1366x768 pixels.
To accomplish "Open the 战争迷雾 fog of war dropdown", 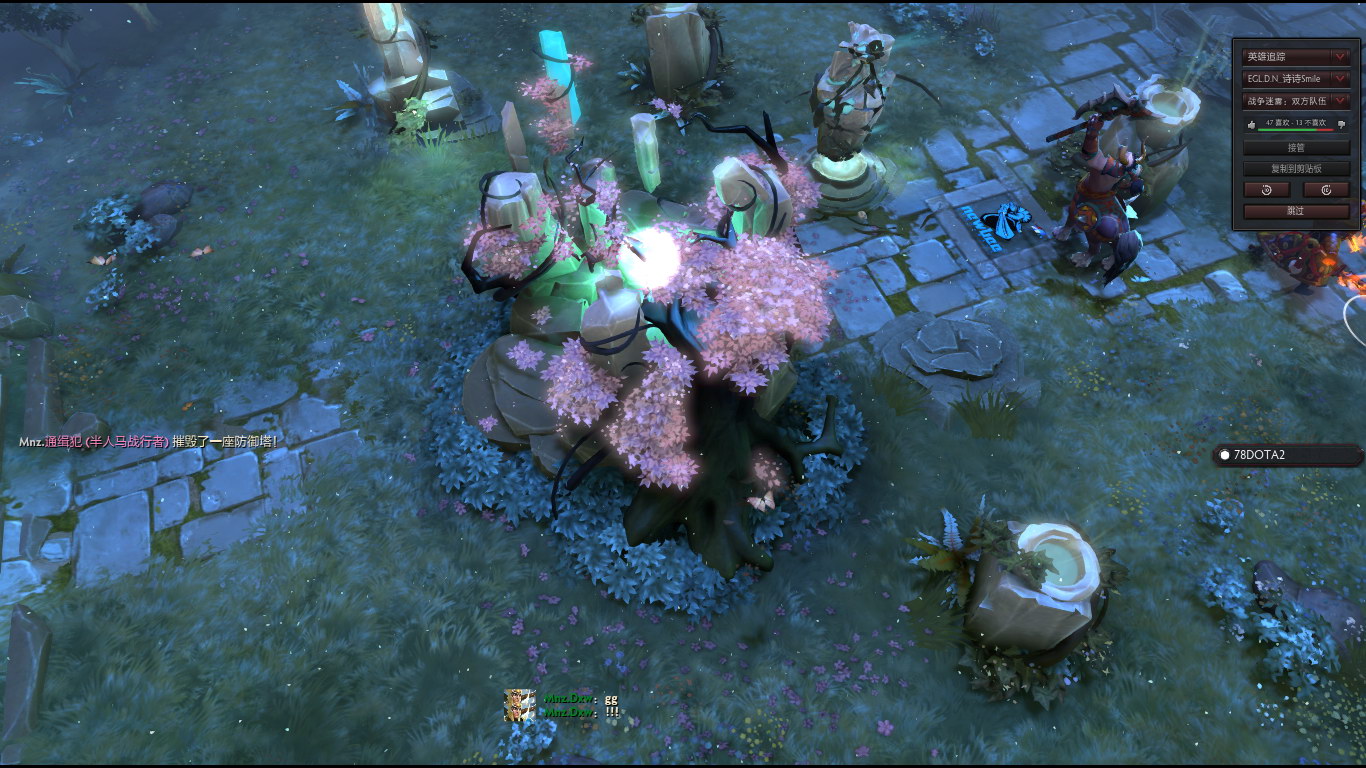I will point(1296,100).
